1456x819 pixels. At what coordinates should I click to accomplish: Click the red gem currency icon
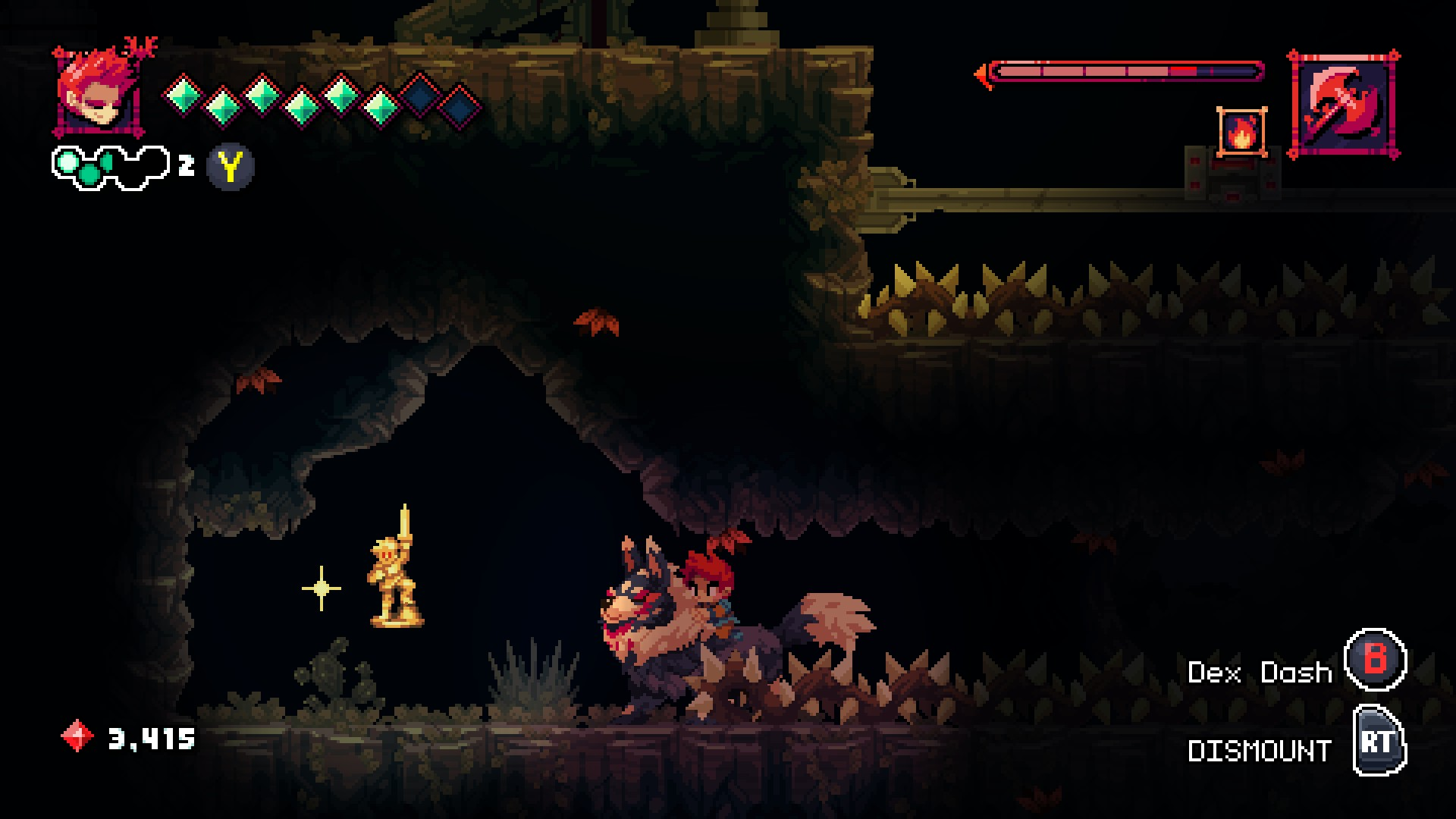point(77,737)
